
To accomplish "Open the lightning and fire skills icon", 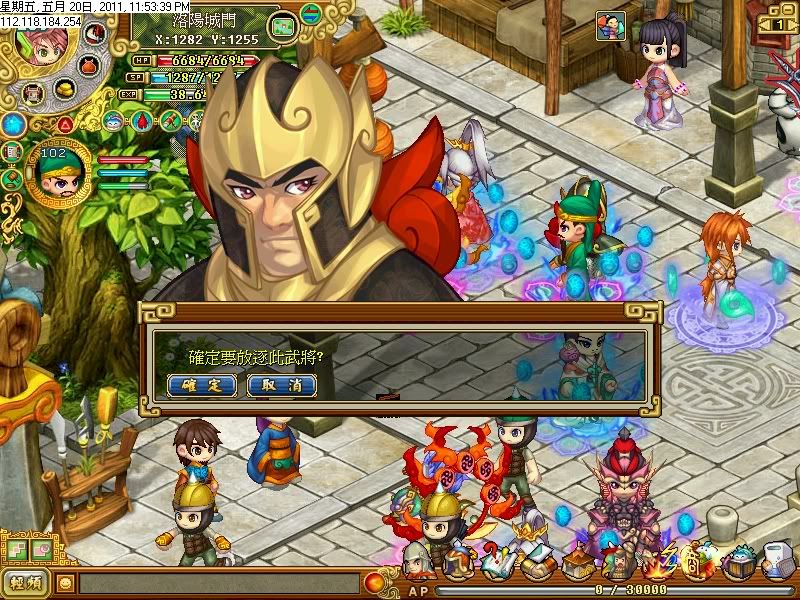I will (660, 565).
